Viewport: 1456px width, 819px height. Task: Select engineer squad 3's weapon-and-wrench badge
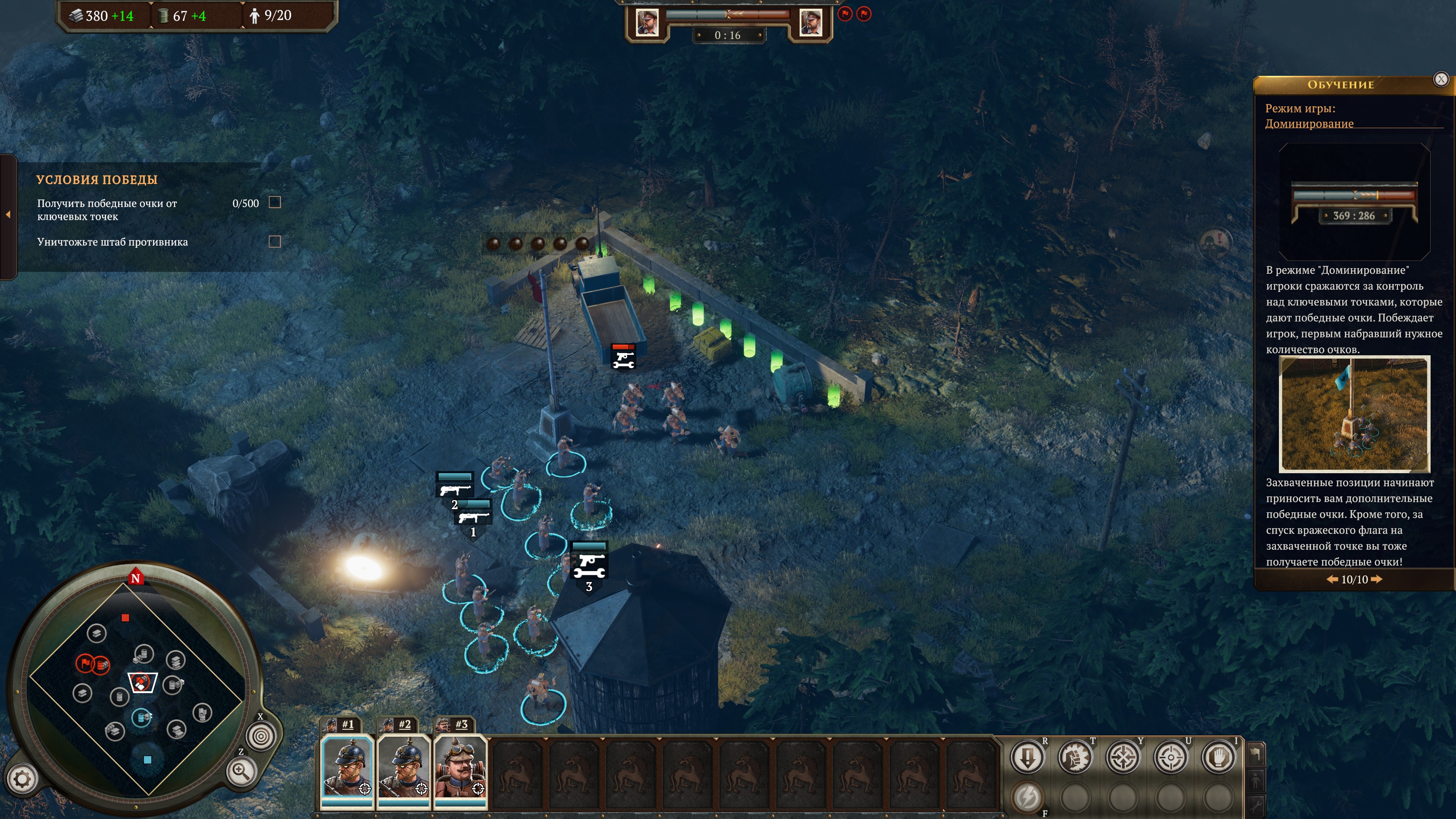click(589, 565)
